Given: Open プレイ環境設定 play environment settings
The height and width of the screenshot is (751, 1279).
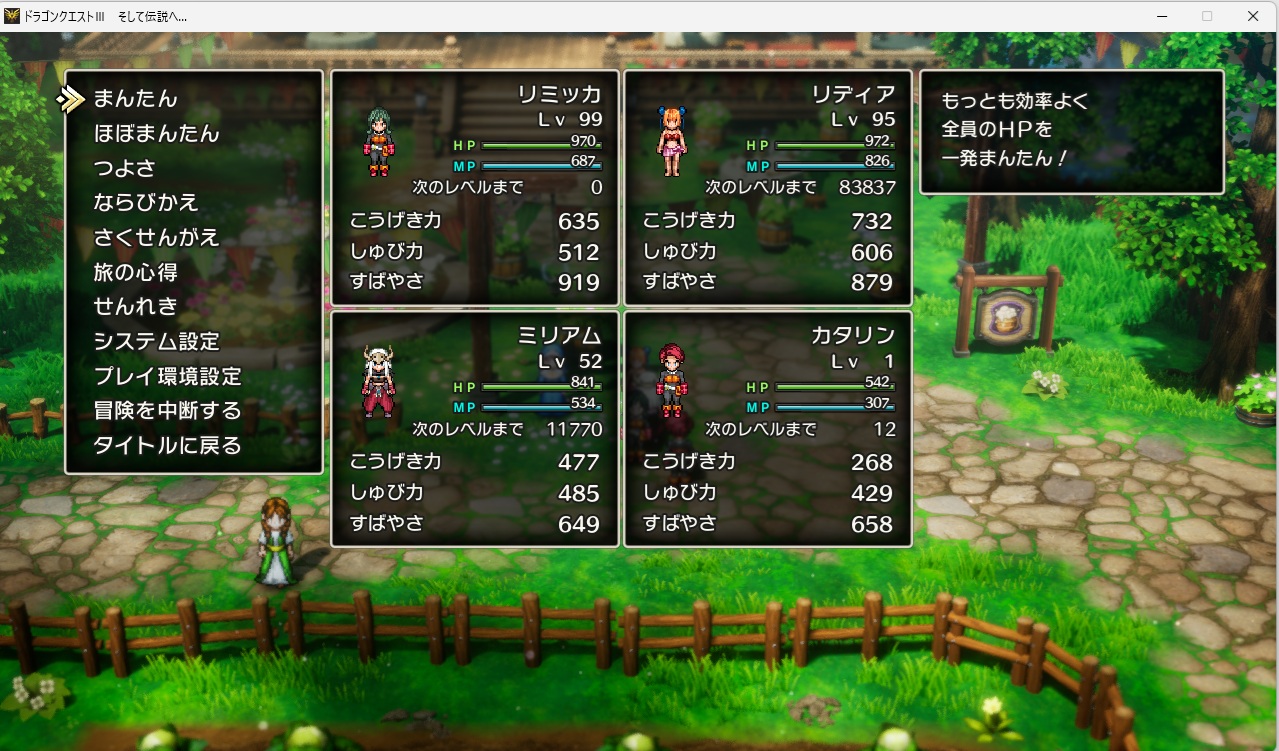Looking at the screenshot, I should (x=167, y=376).
